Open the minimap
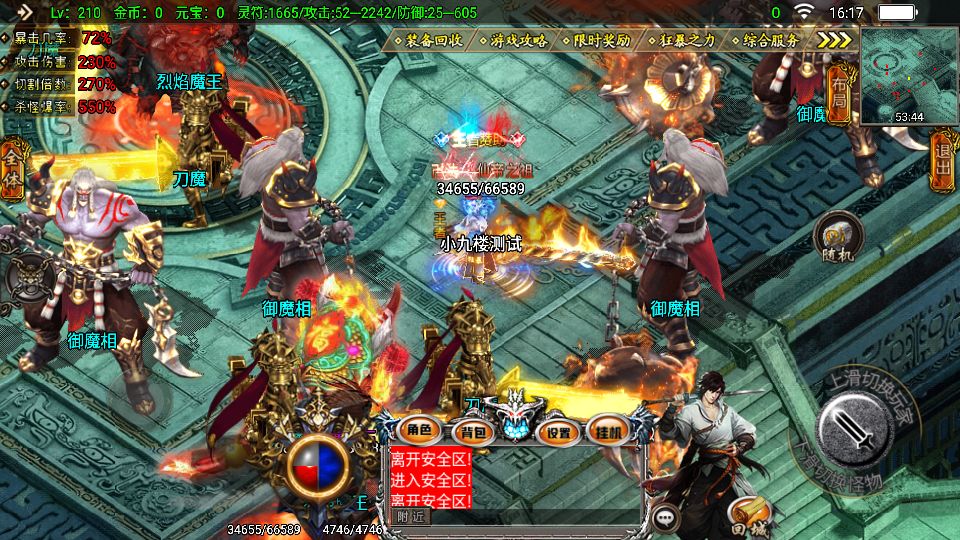The width and height of the screenshot is (960, 540). [909, 75]
